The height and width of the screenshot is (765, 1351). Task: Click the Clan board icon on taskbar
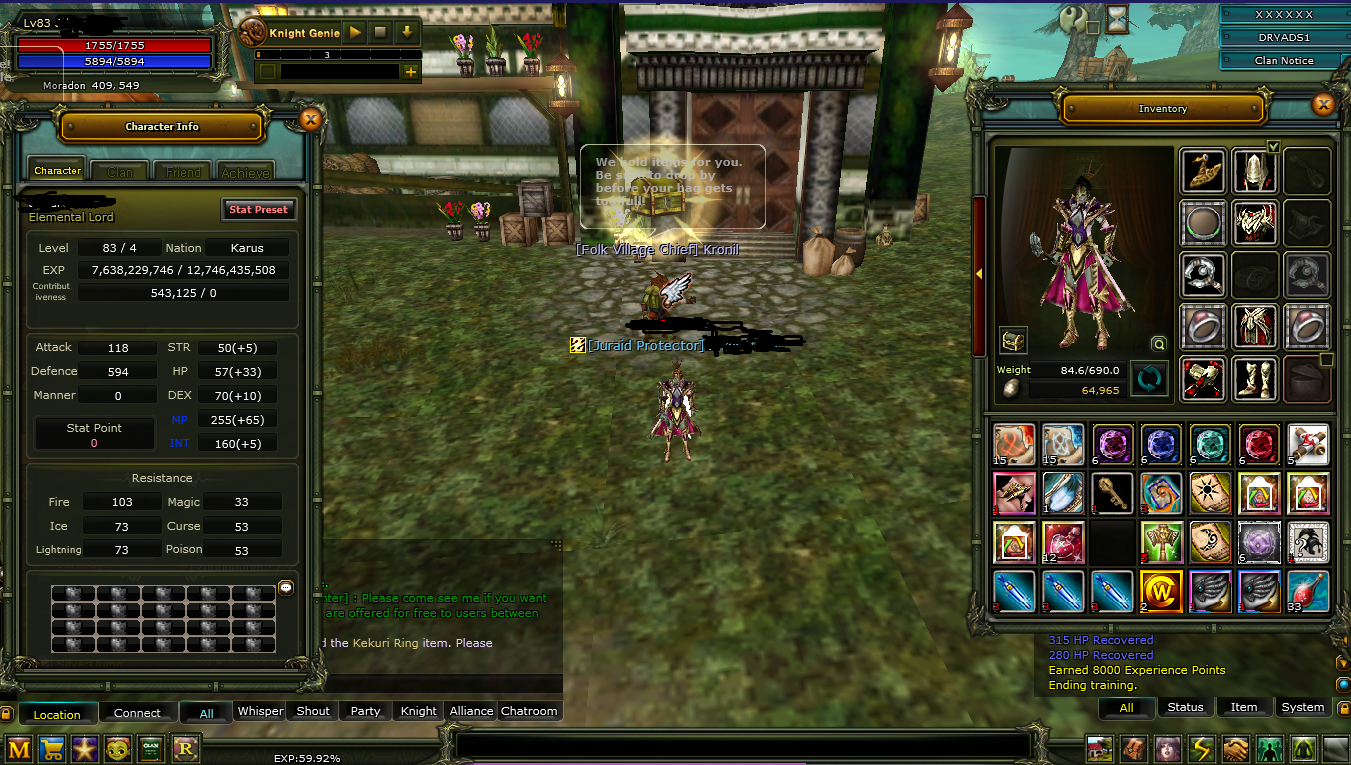coord(151,748)
